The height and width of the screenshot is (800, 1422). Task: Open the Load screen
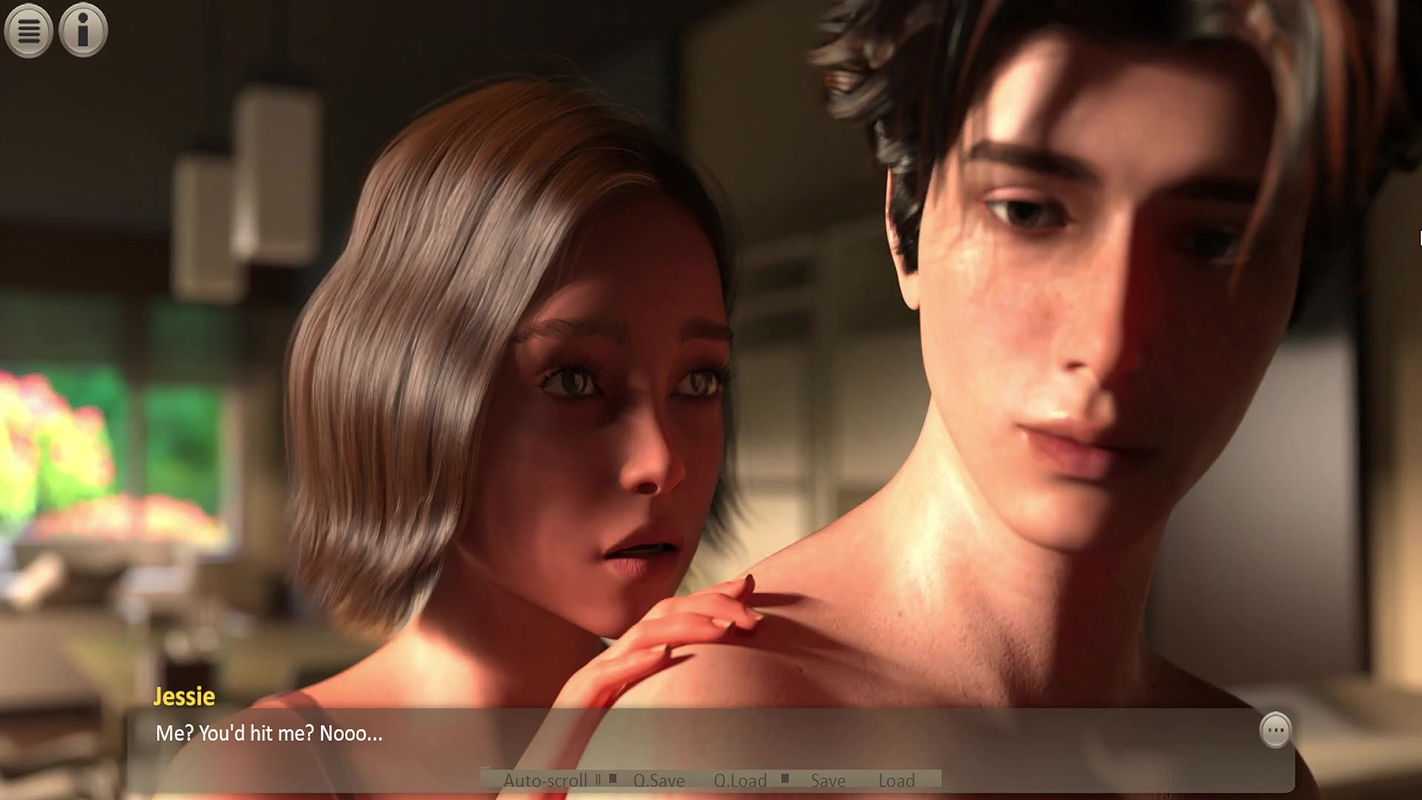click(x=897, y=780)
